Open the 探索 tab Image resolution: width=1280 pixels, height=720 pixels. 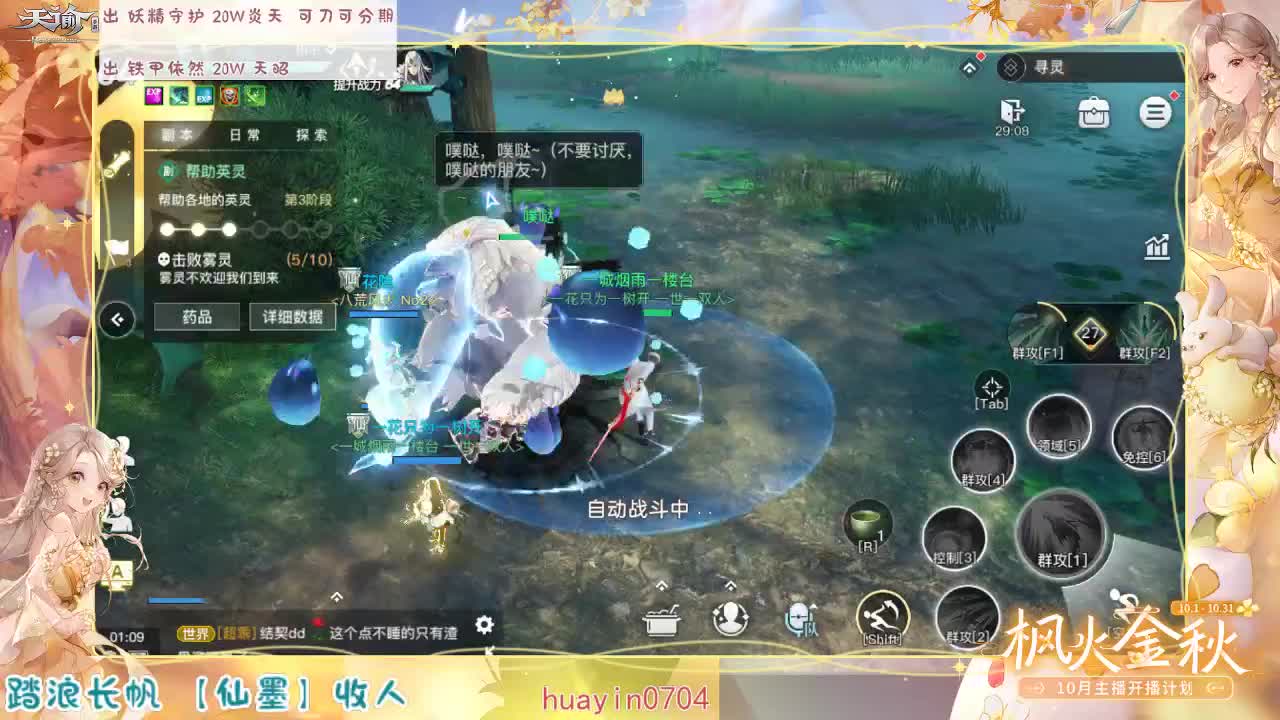(311, 133)
